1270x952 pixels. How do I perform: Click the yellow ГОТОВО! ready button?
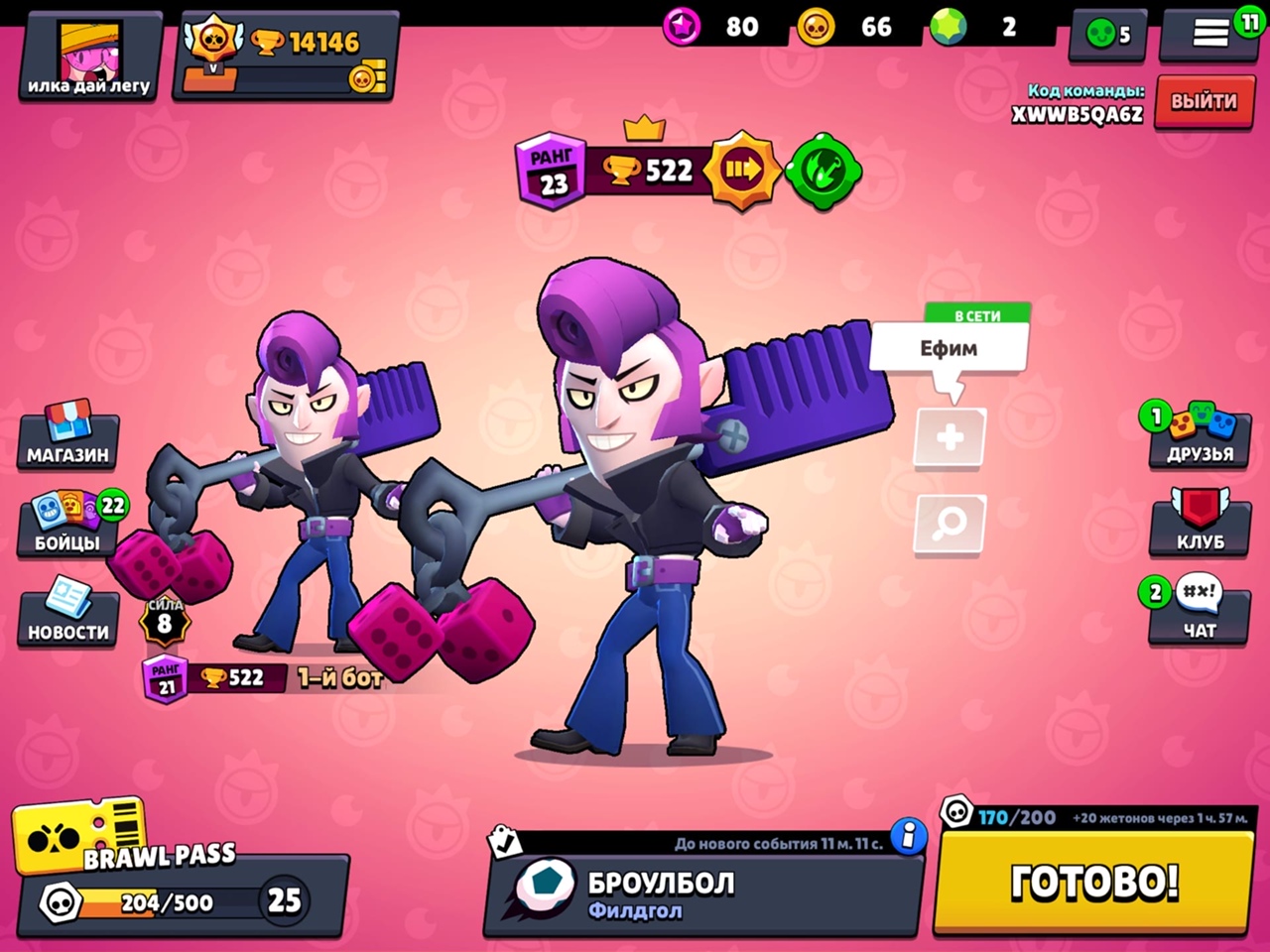tap(1093, 882)
